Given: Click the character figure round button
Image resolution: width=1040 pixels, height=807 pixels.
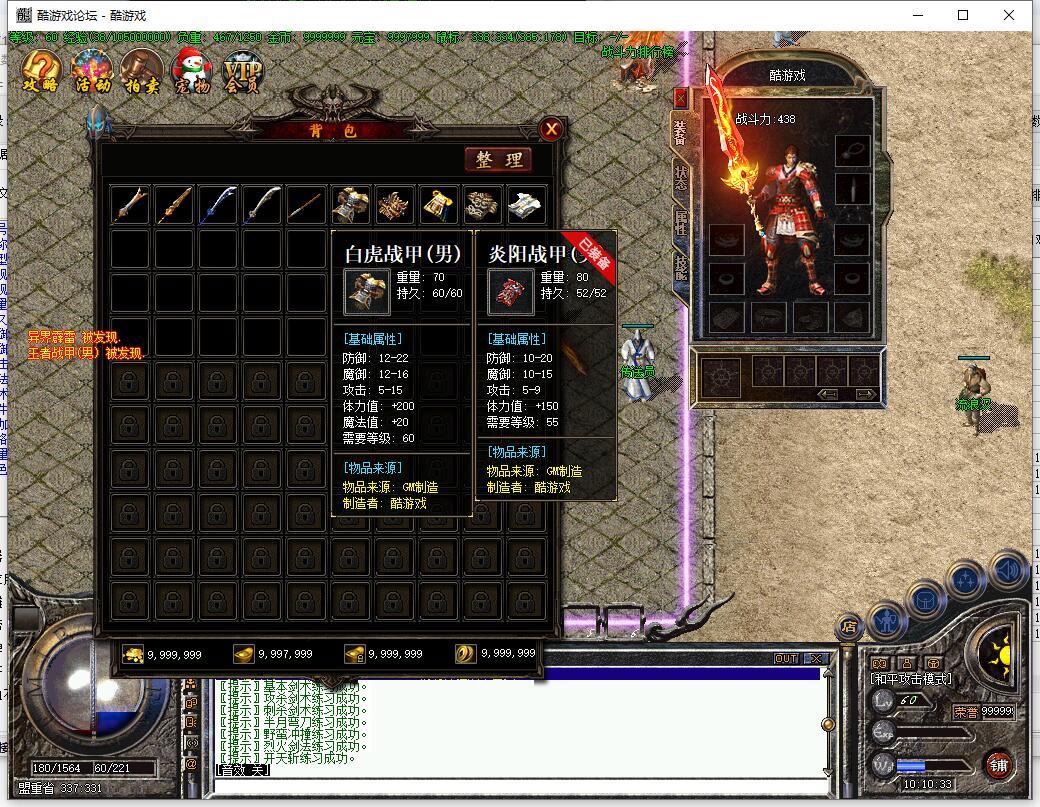Looking at the screenshot, I should coord(887,622).
